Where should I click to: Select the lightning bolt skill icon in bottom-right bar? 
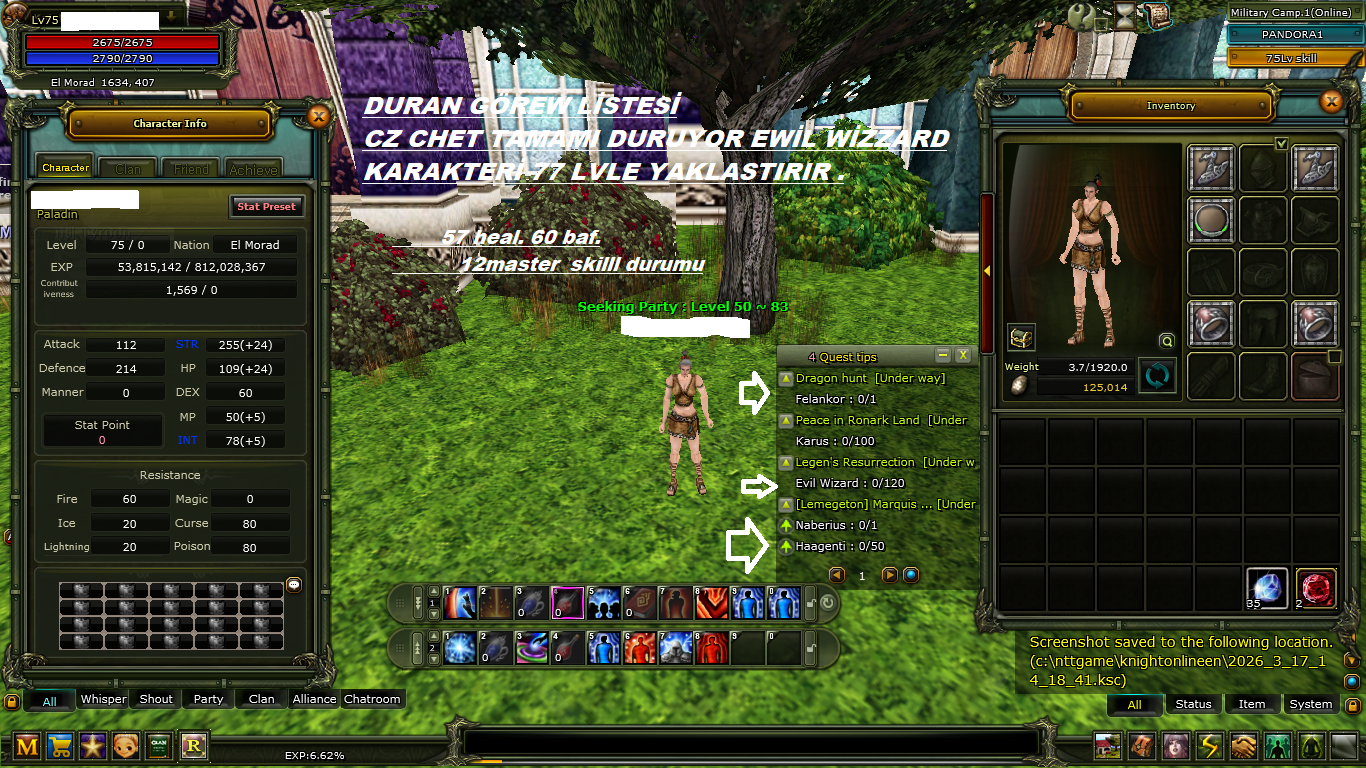(1210, 746)
